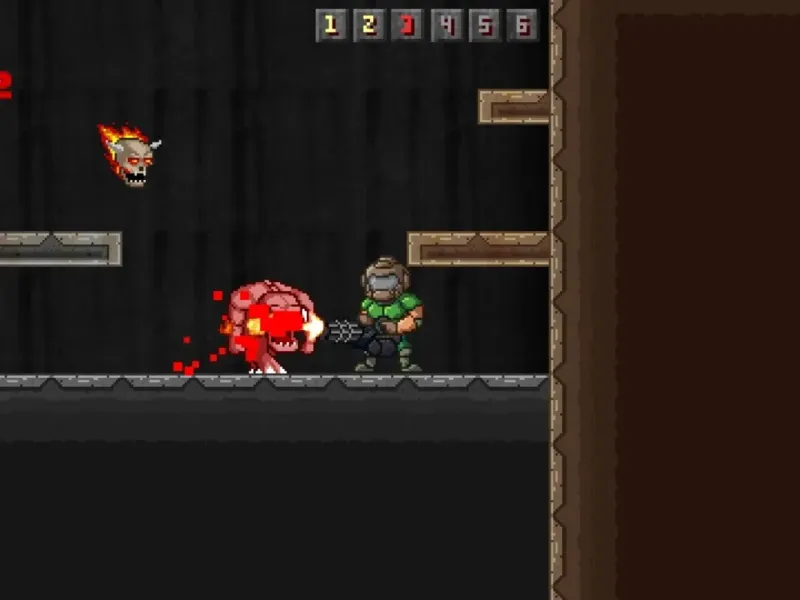This screenshot has width=800, height=600.
Task: Pick weapon slot 5
Action: point(484,25)
